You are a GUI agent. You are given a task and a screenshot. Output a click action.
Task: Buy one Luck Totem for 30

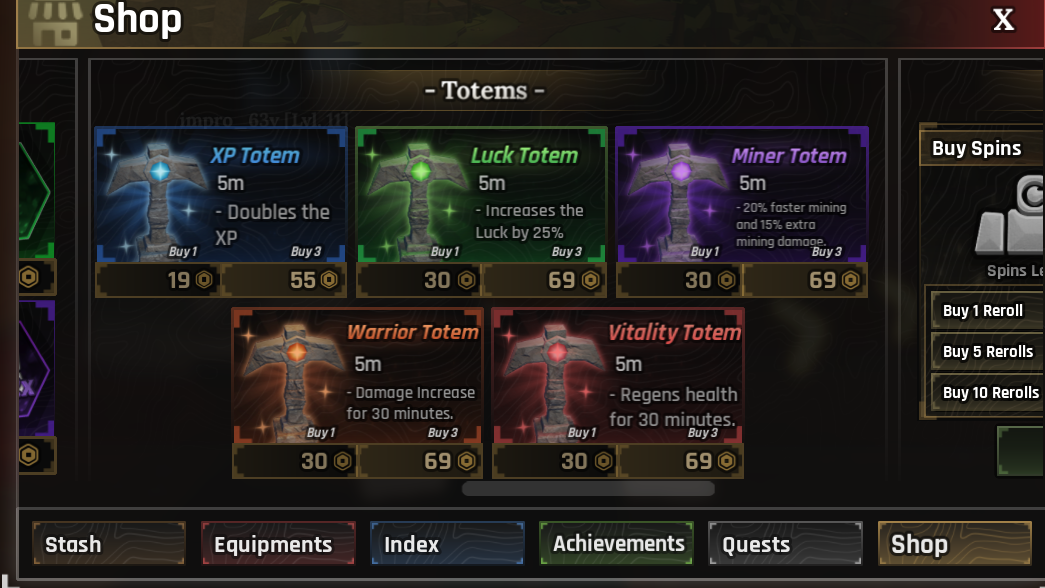click(419, 280)
